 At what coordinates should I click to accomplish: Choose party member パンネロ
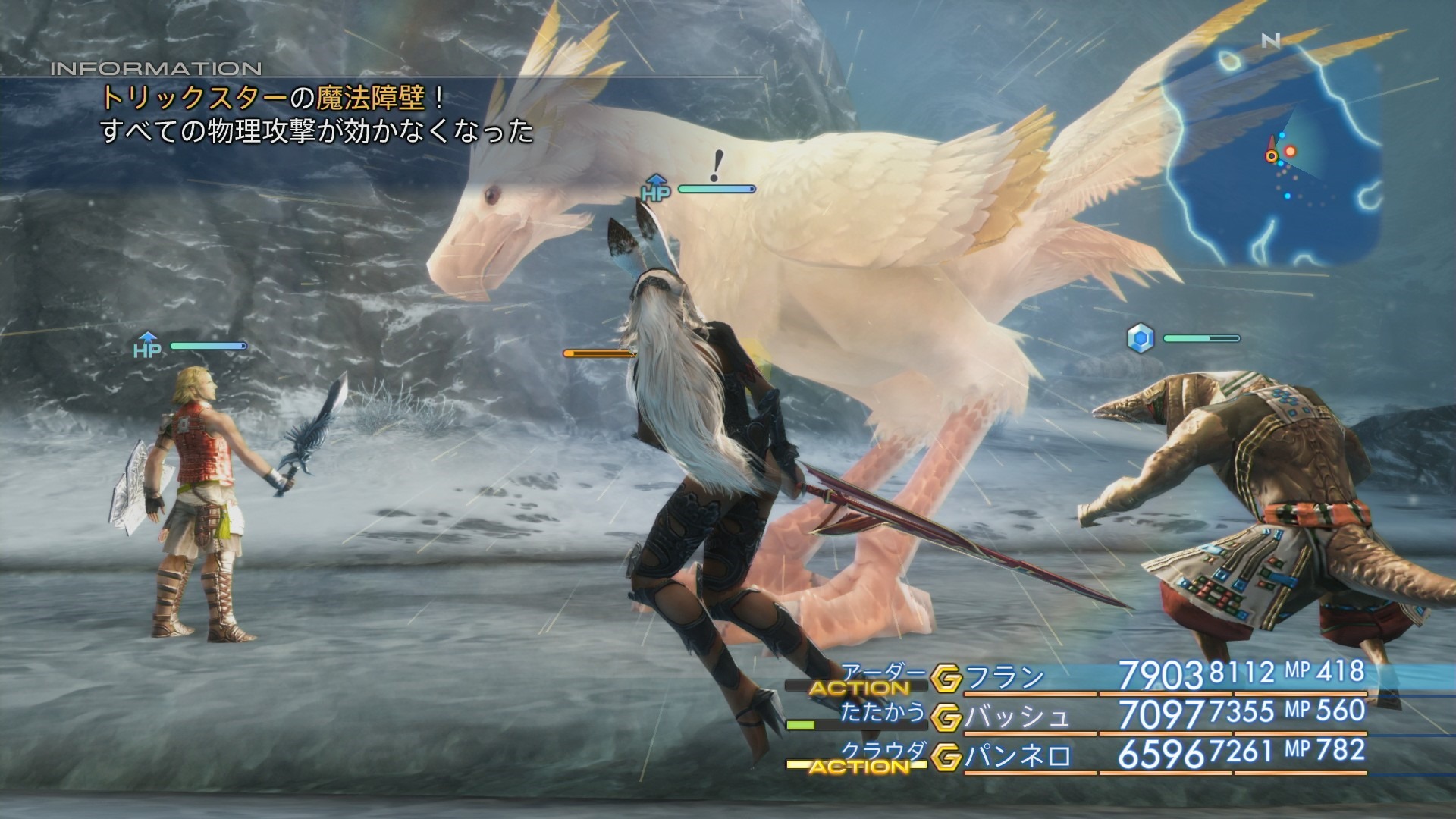click(x=1018, y=756)
